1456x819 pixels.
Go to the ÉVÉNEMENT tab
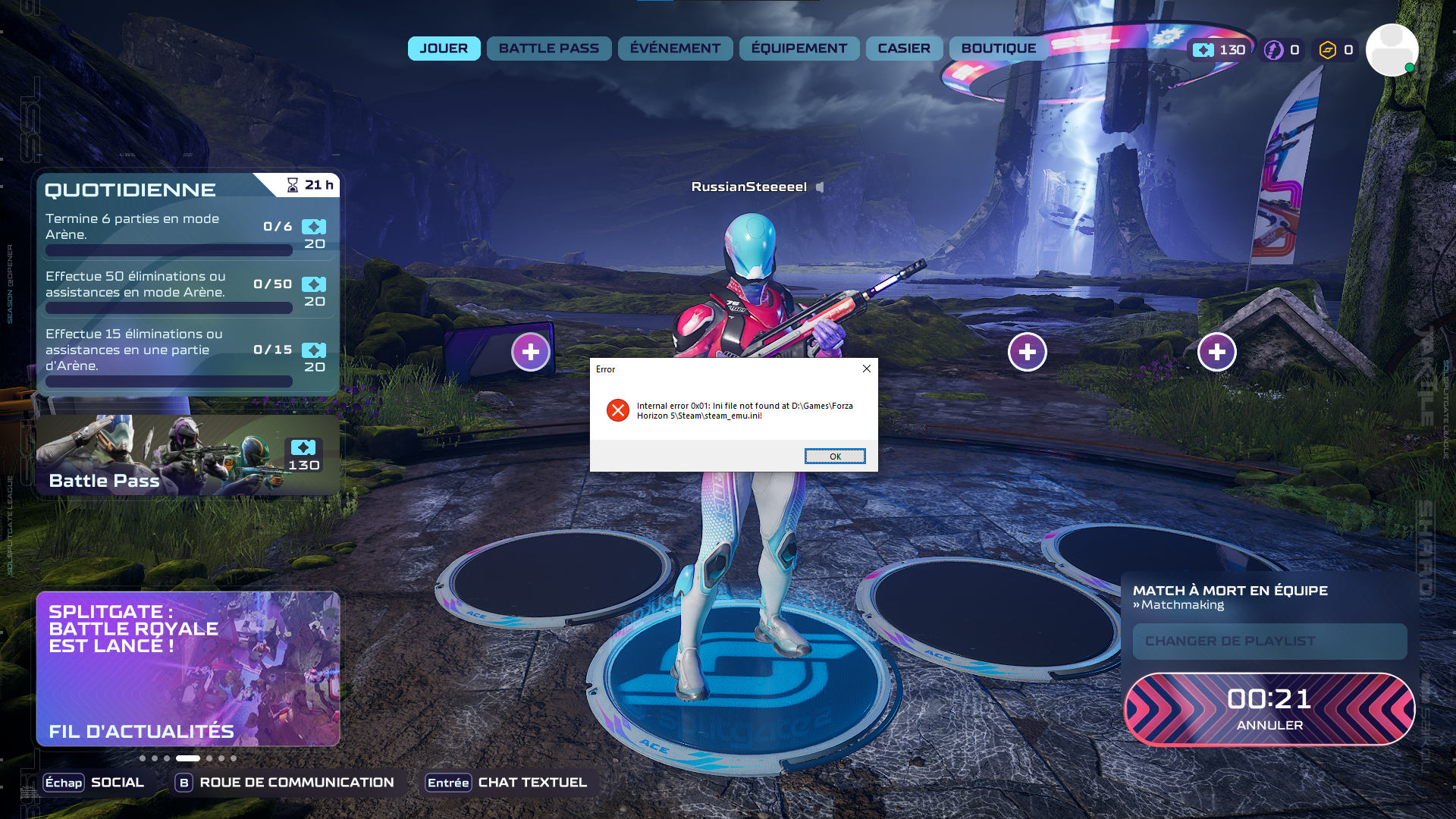click(675, 49)
